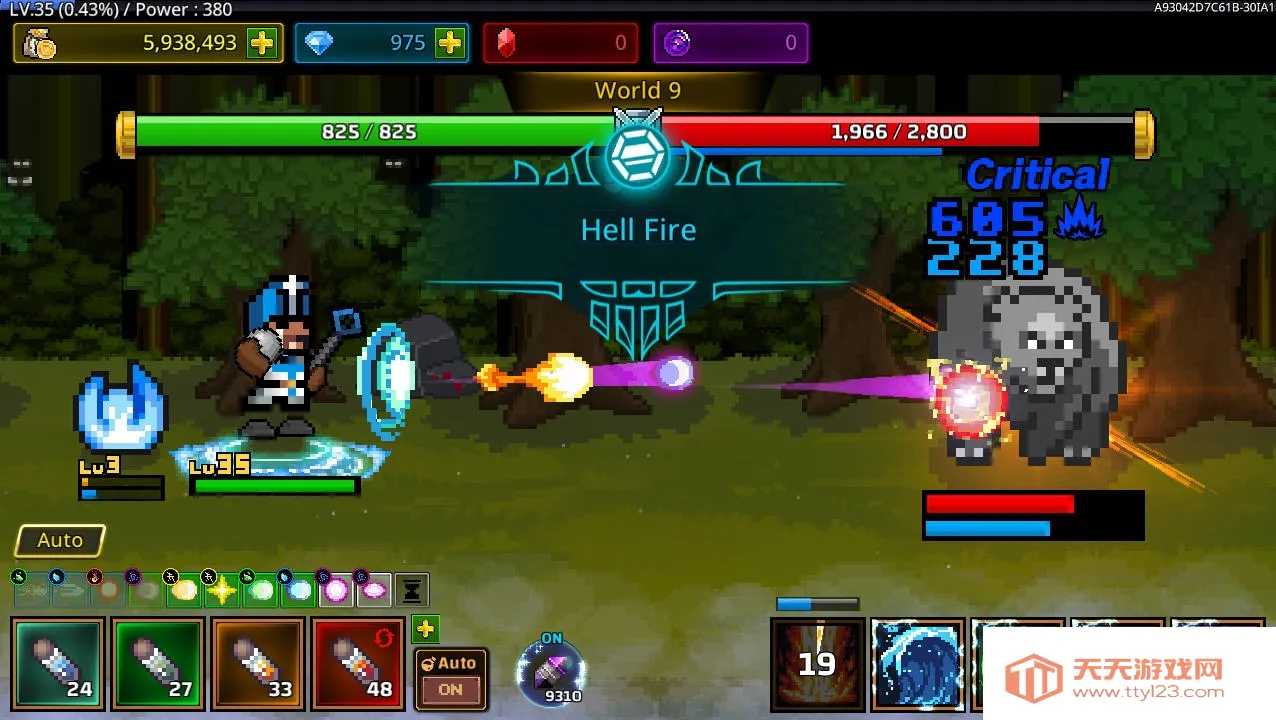Buy more blue diamonds via plus button
Image resolution: width=1276 pixels, height=720 pixels.
coord(450,43)
